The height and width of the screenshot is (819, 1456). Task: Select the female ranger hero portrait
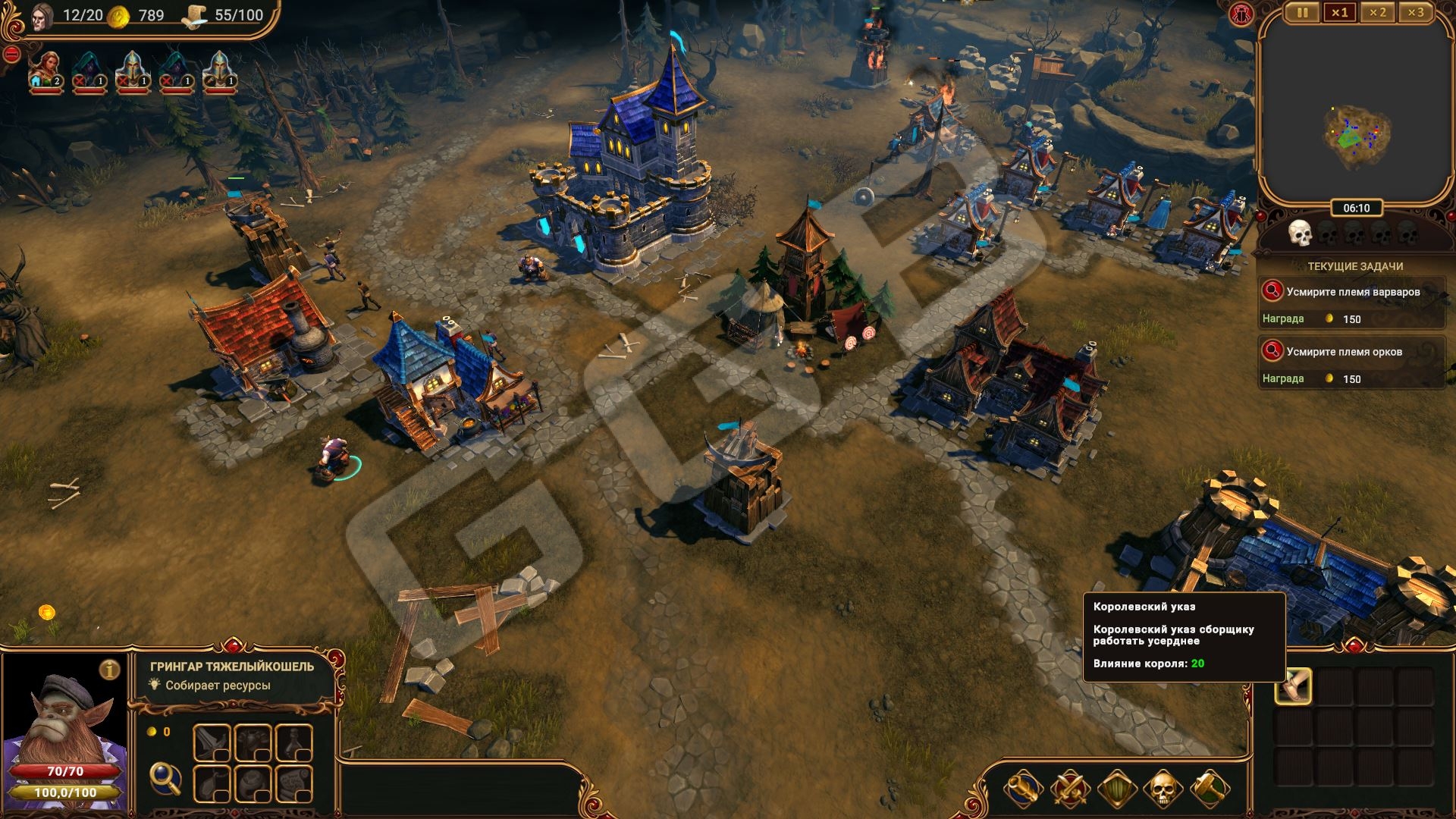(46, 71)
